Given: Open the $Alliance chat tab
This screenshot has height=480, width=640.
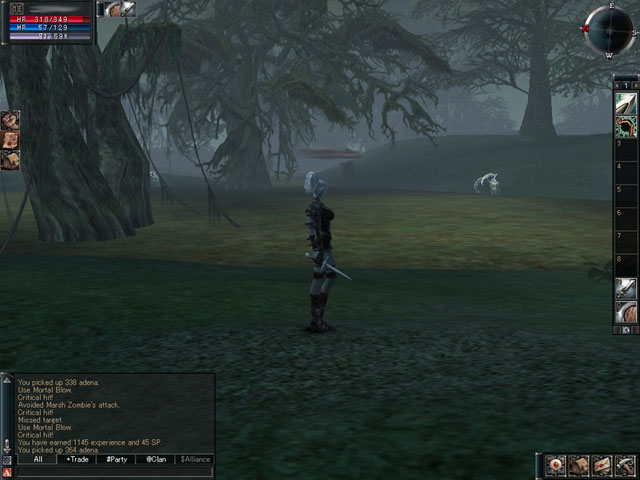Looking at the screenshot, I should 195,459.
